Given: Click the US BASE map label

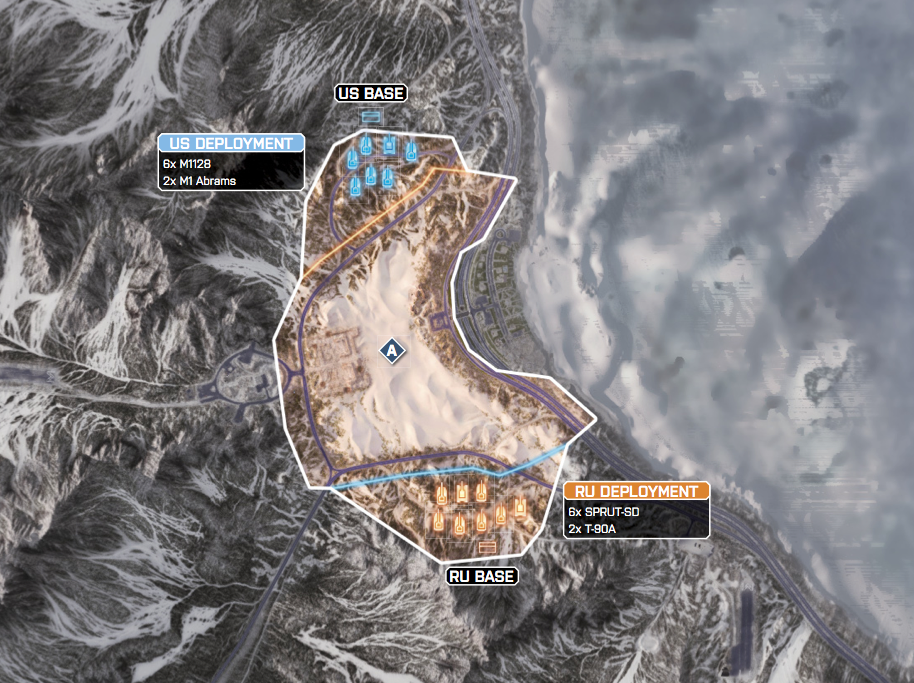Looking at the screenshot, I should [x=370, y=94].
